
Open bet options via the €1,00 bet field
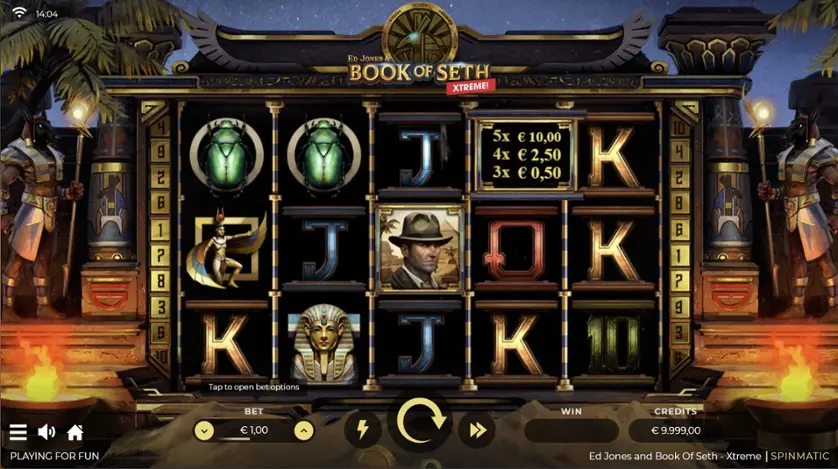(x=254, y=430)
